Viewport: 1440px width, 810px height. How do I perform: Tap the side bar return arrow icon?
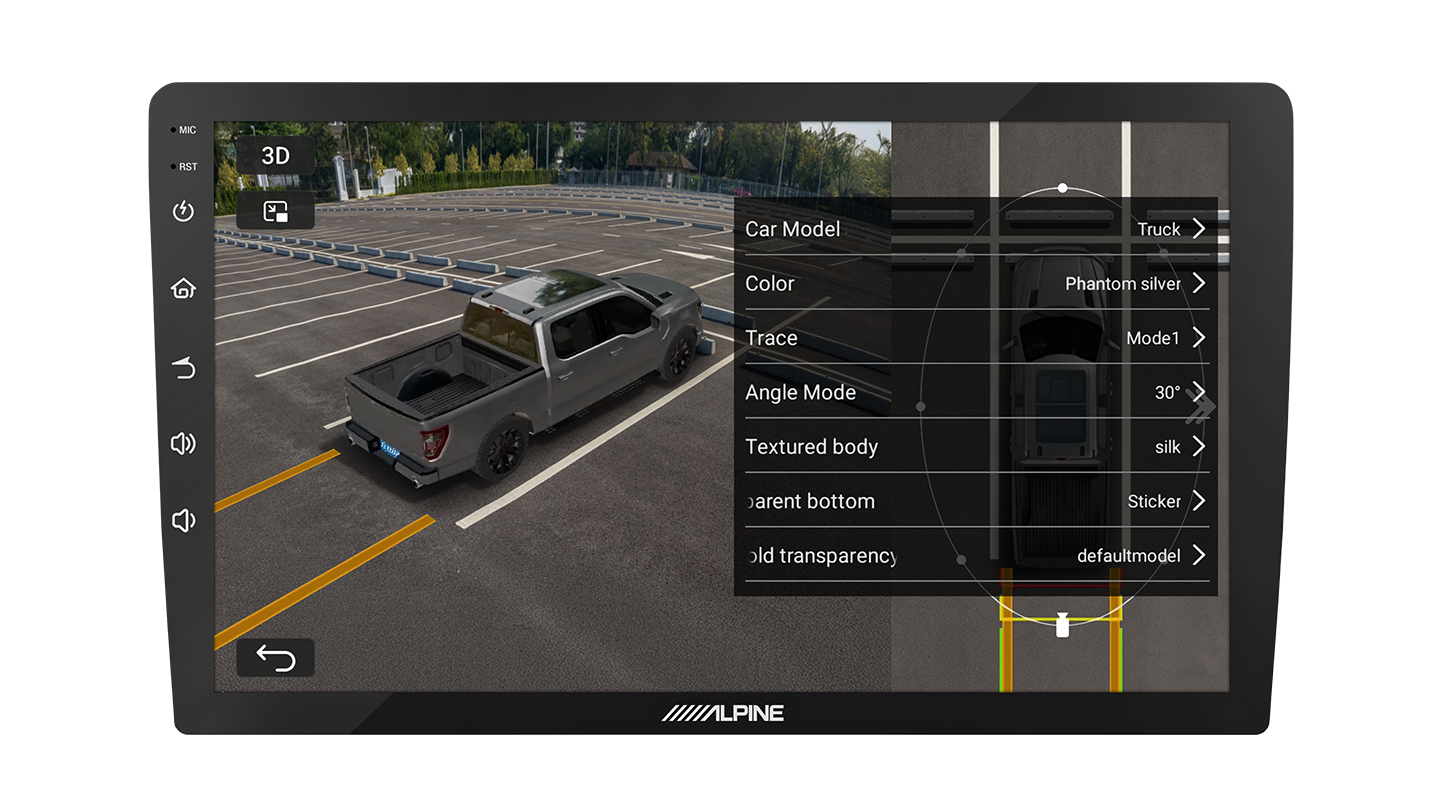click(x=183, y=369)
